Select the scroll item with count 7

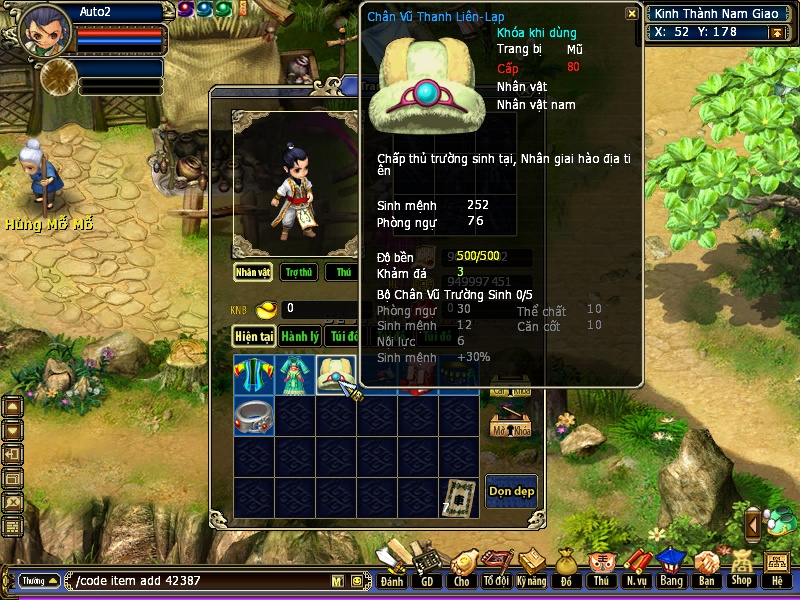459,497
